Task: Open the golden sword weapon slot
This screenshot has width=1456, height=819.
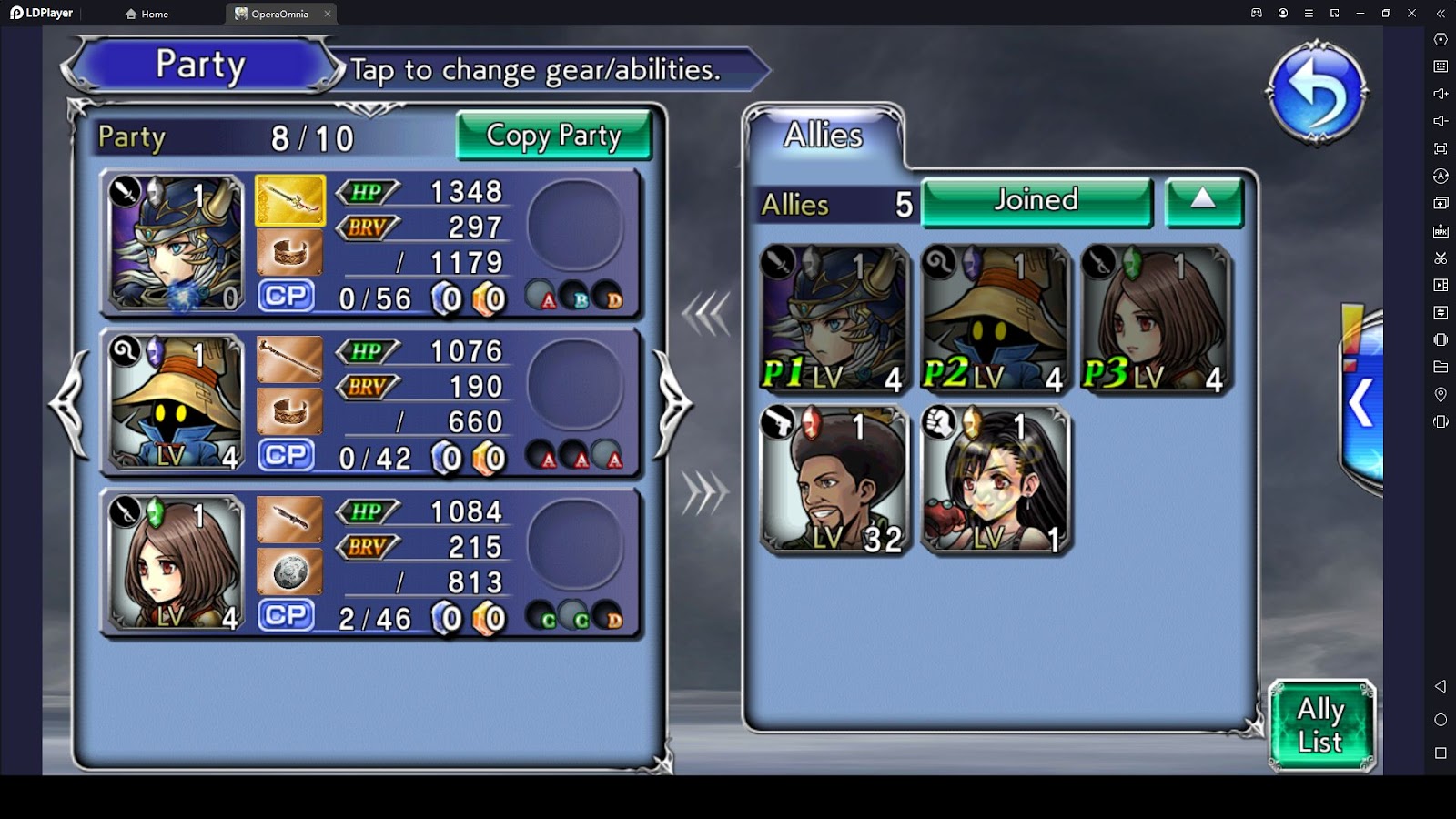Action: [290, 201]
